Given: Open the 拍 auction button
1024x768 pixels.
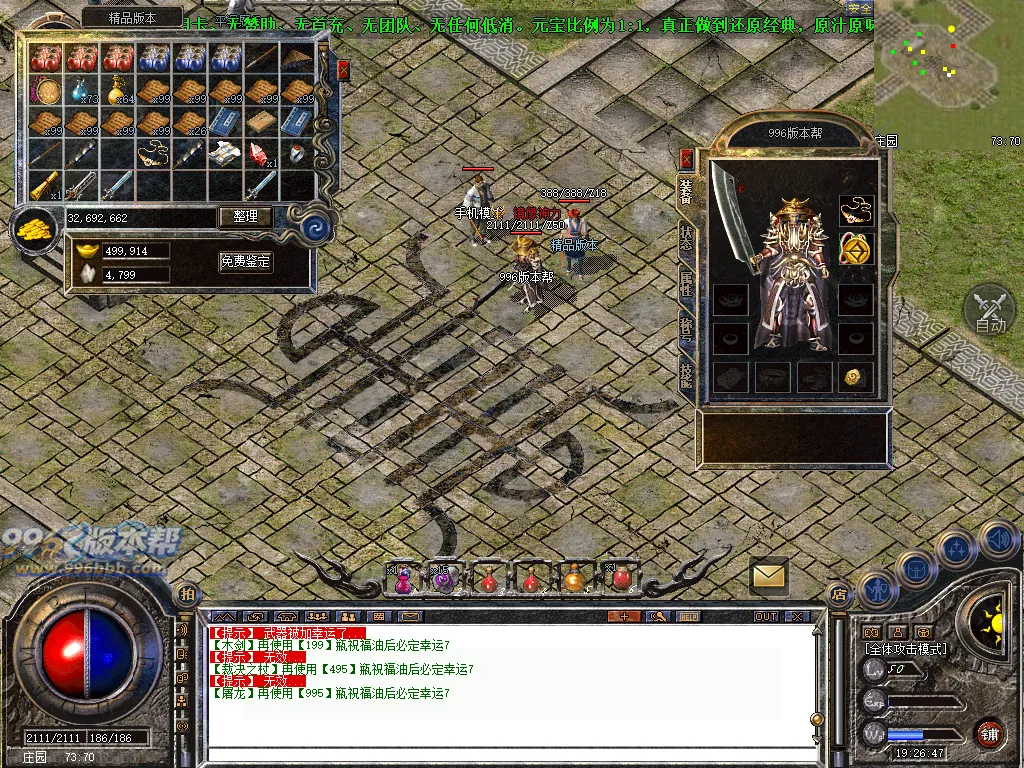Looking at the screenshot, I should 186,594.
